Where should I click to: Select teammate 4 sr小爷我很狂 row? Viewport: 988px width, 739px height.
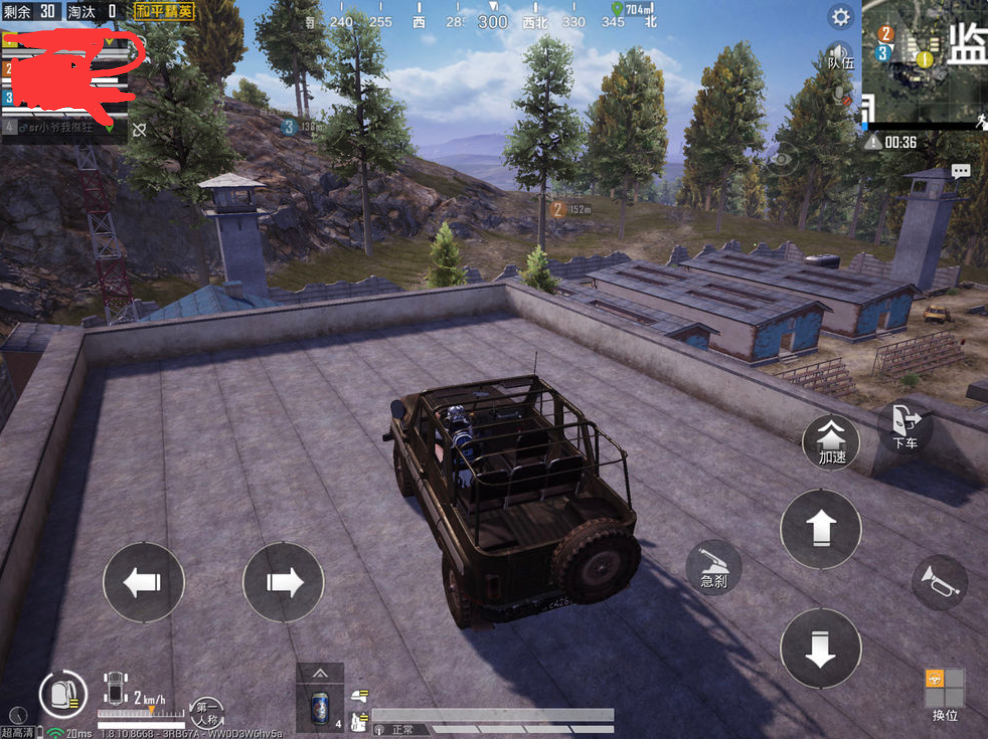point(66,128)
